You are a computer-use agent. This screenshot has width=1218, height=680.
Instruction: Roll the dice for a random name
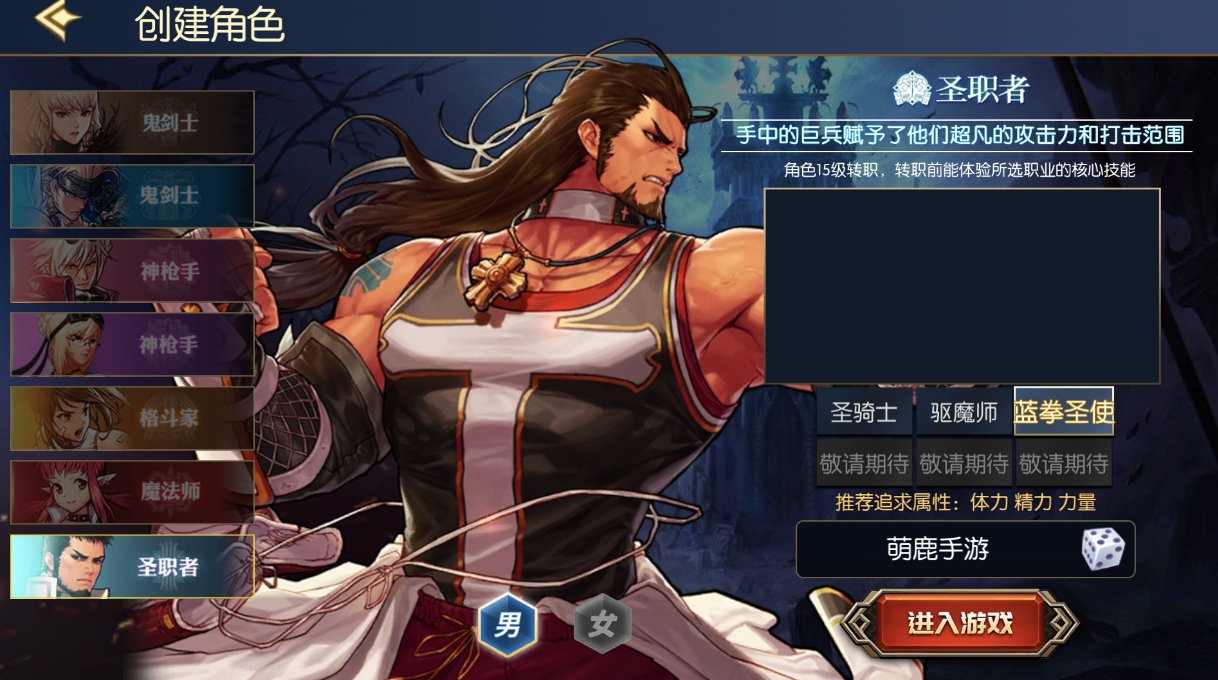1103,549
